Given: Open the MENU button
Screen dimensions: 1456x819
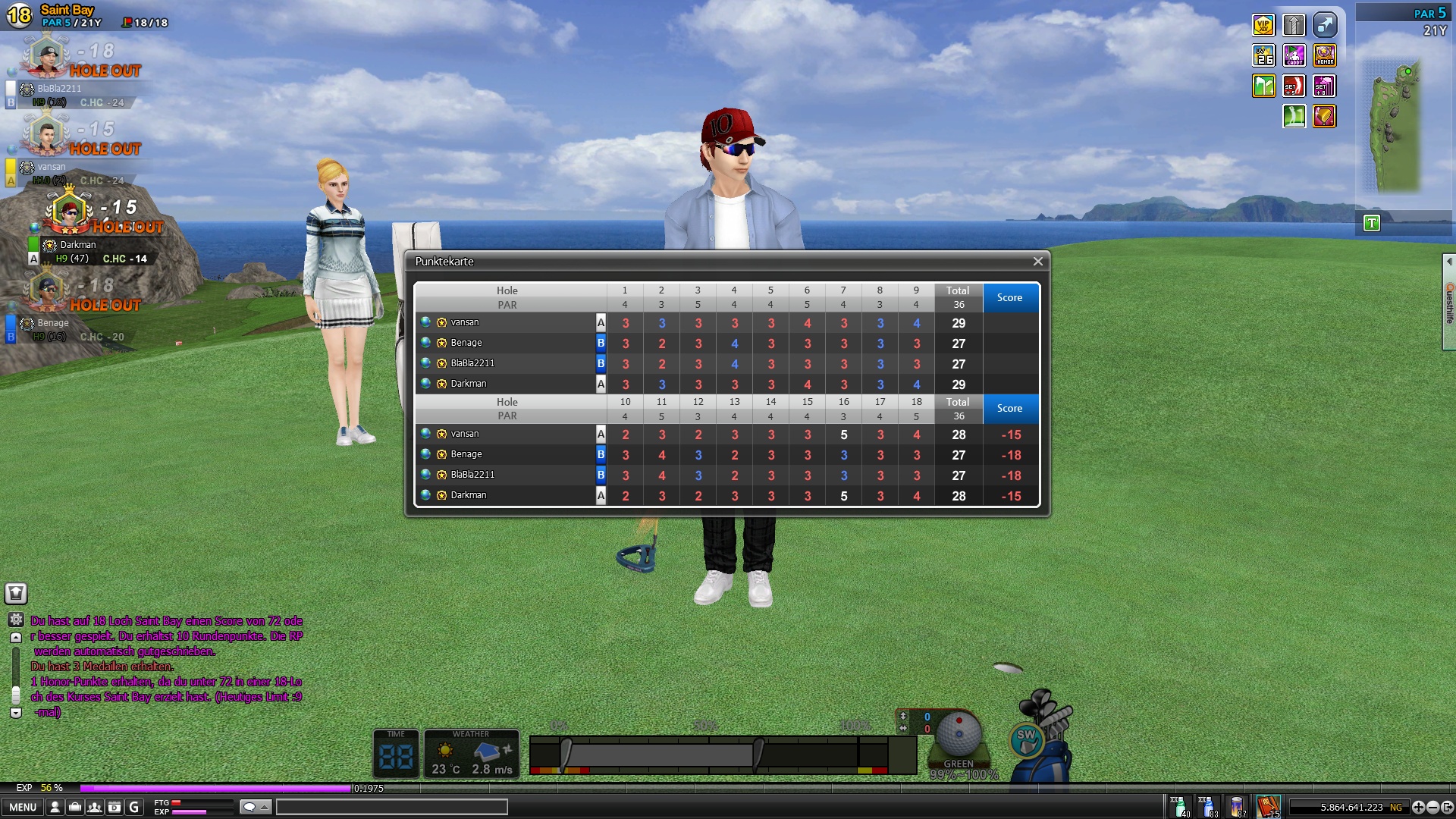Looking at the screenshot, I should pyautogui.click(x=23, y=807).
